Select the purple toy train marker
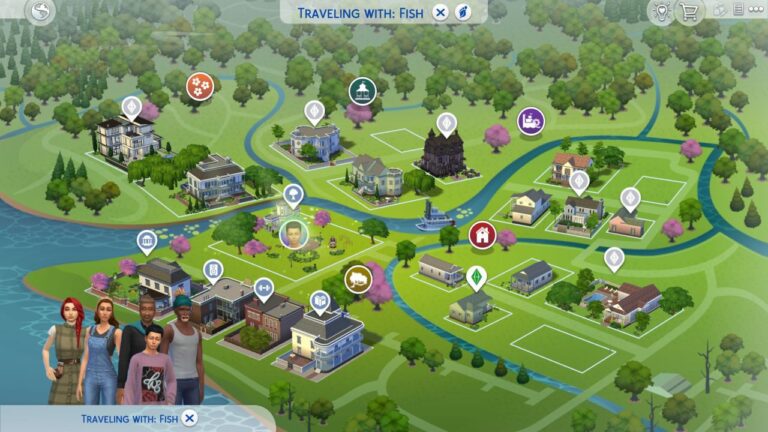Screen dimensions: 768x432 (530, 122)
